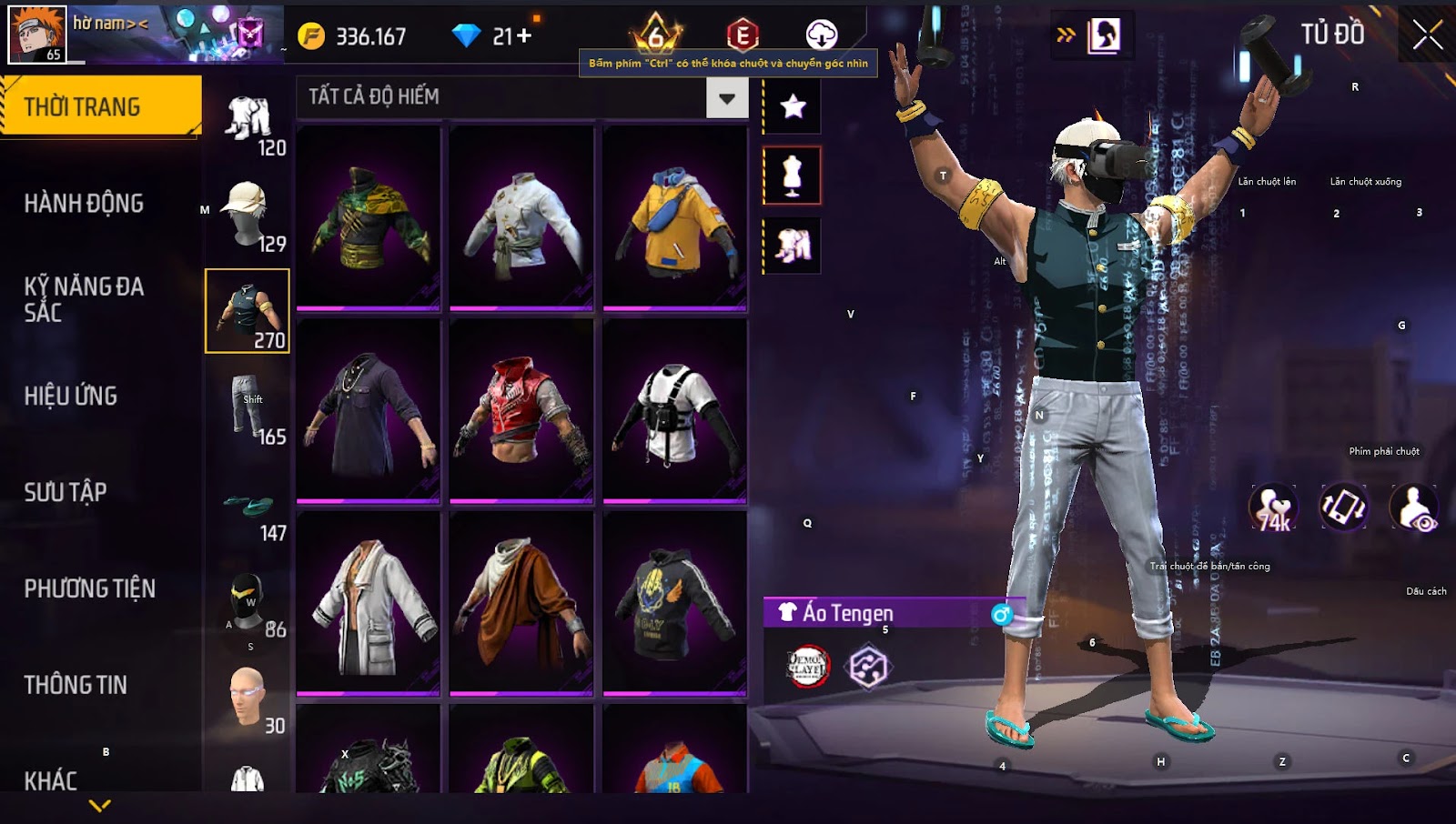Screen dimensions: 1456x824
Task: Equip the yellow hoodie with blue bag
Action: 674,218
